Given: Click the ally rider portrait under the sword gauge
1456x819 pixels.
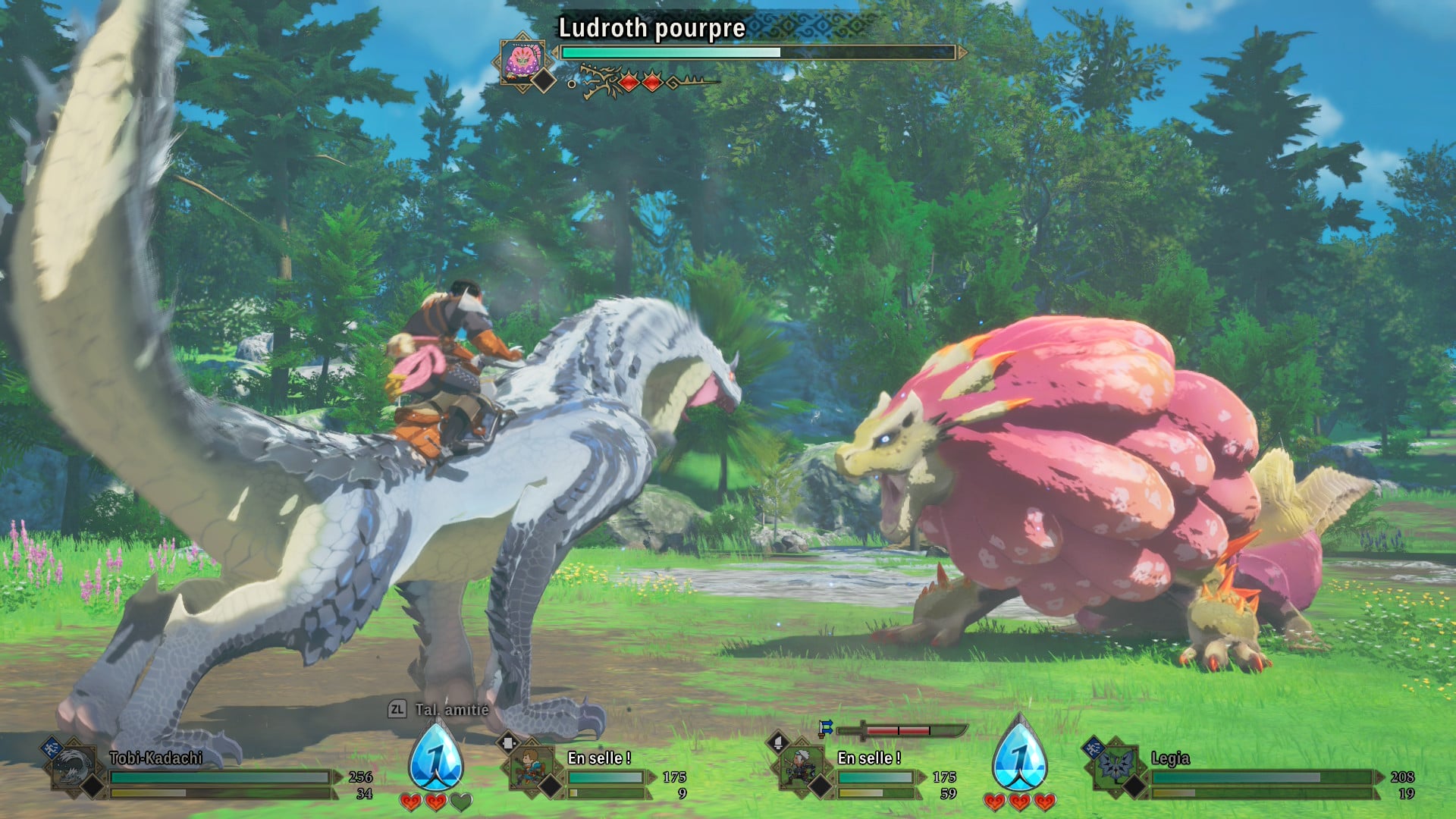Looking at the screenshot, I should (x=800, y=767).
